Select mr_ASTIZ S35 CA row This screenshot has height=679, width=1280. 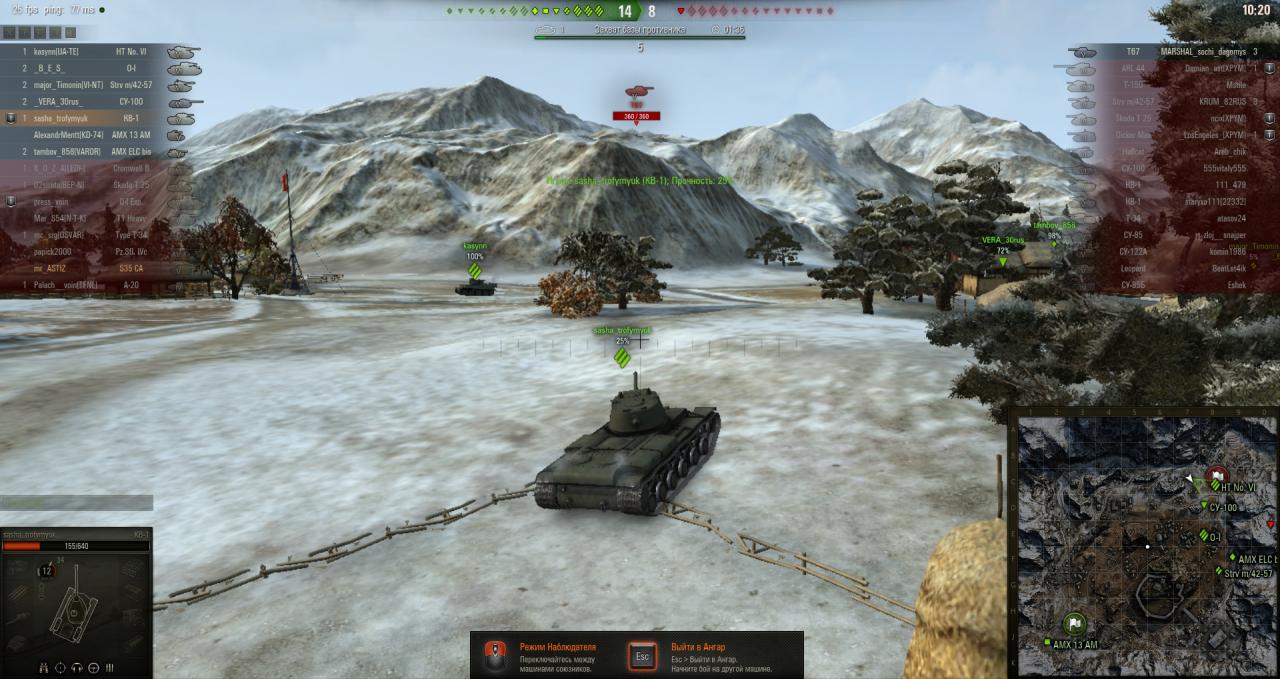click(x=95, y=269)
